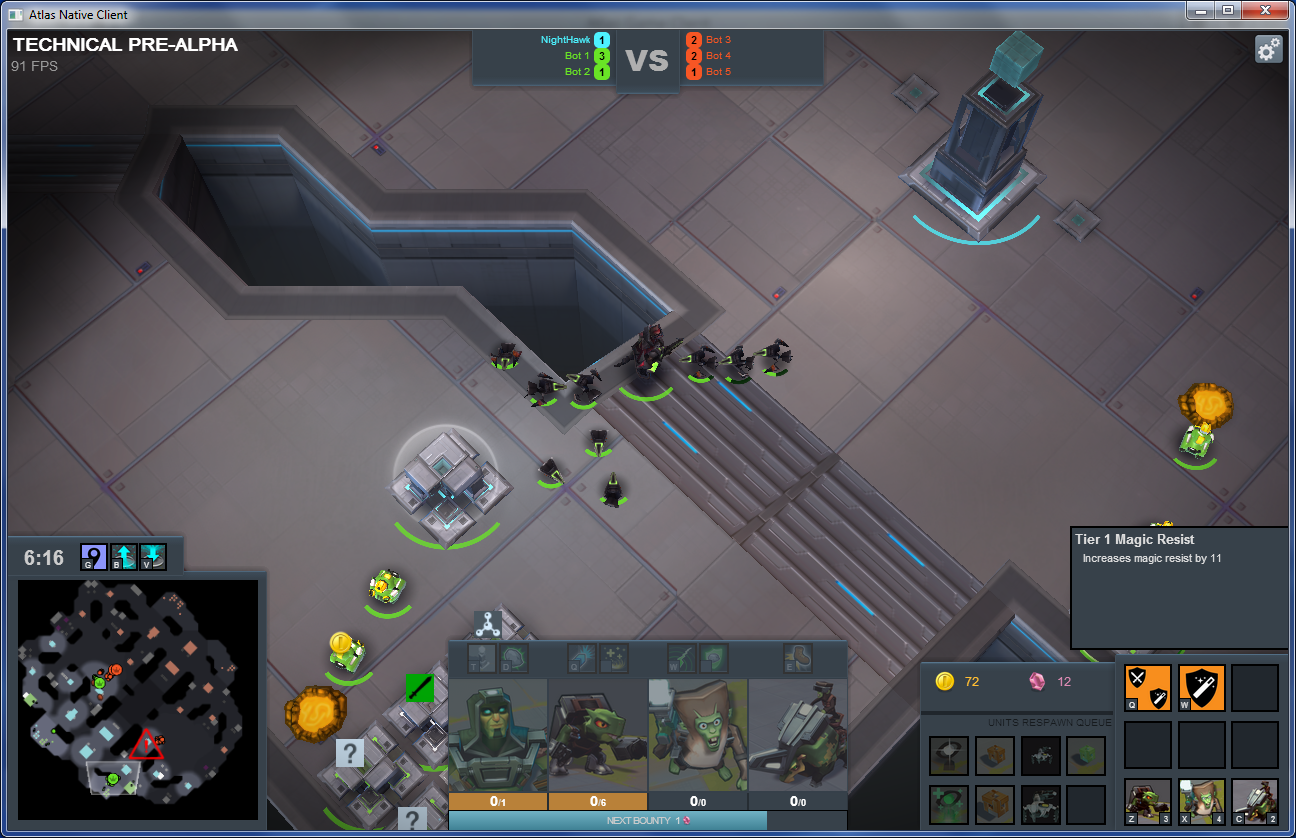Activate the green lightning ability marked W
Image resolution: width=1296 pixels, height=838 pixels.
(682, 658)
